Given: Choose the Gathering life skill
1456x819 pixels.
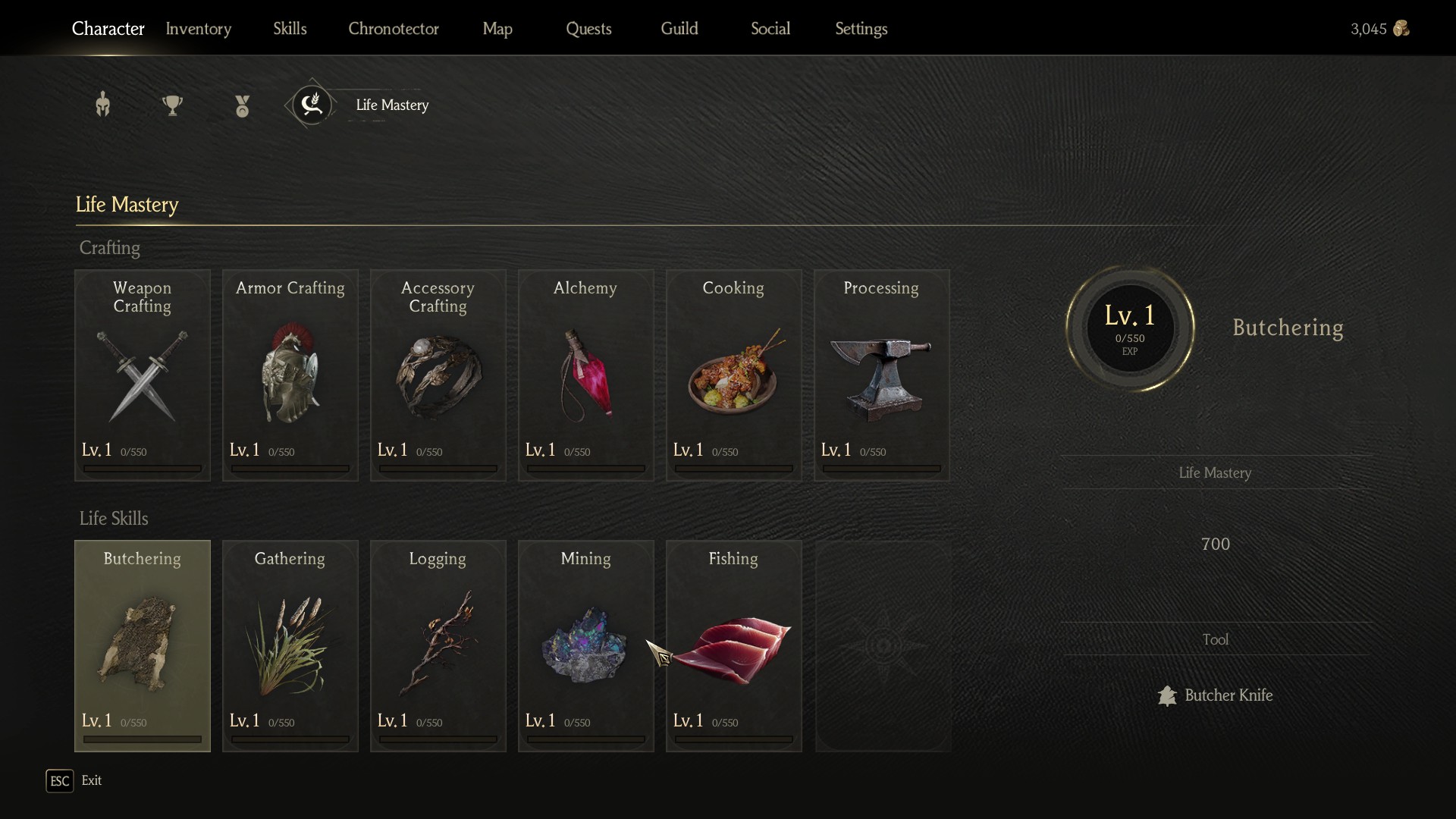Looking at the screenshot, I should (x=290, y=645).
